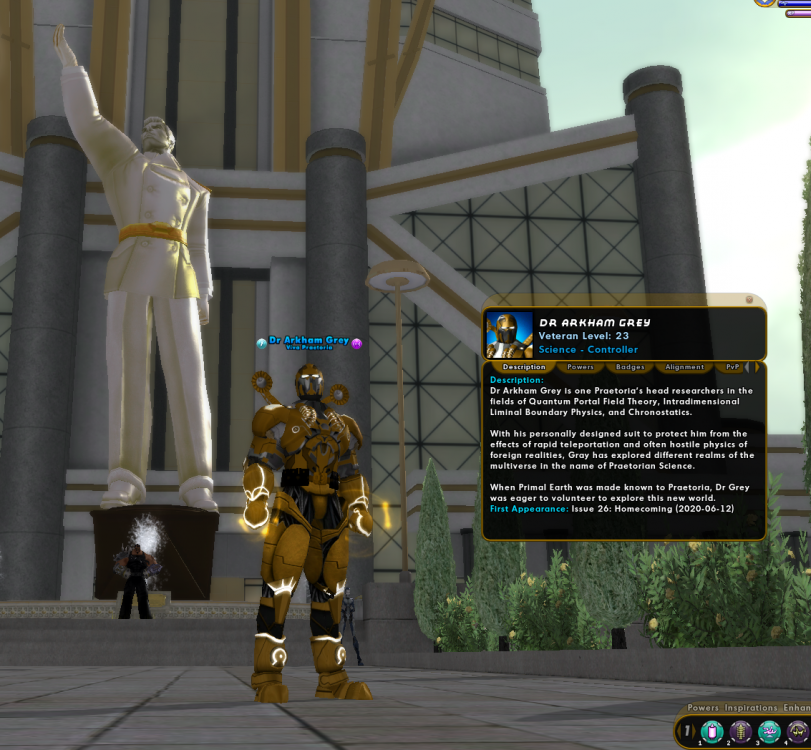This screenshot has width=811, height=750.
Task: Click the character portrait in info window
Action: click(509, 334)
